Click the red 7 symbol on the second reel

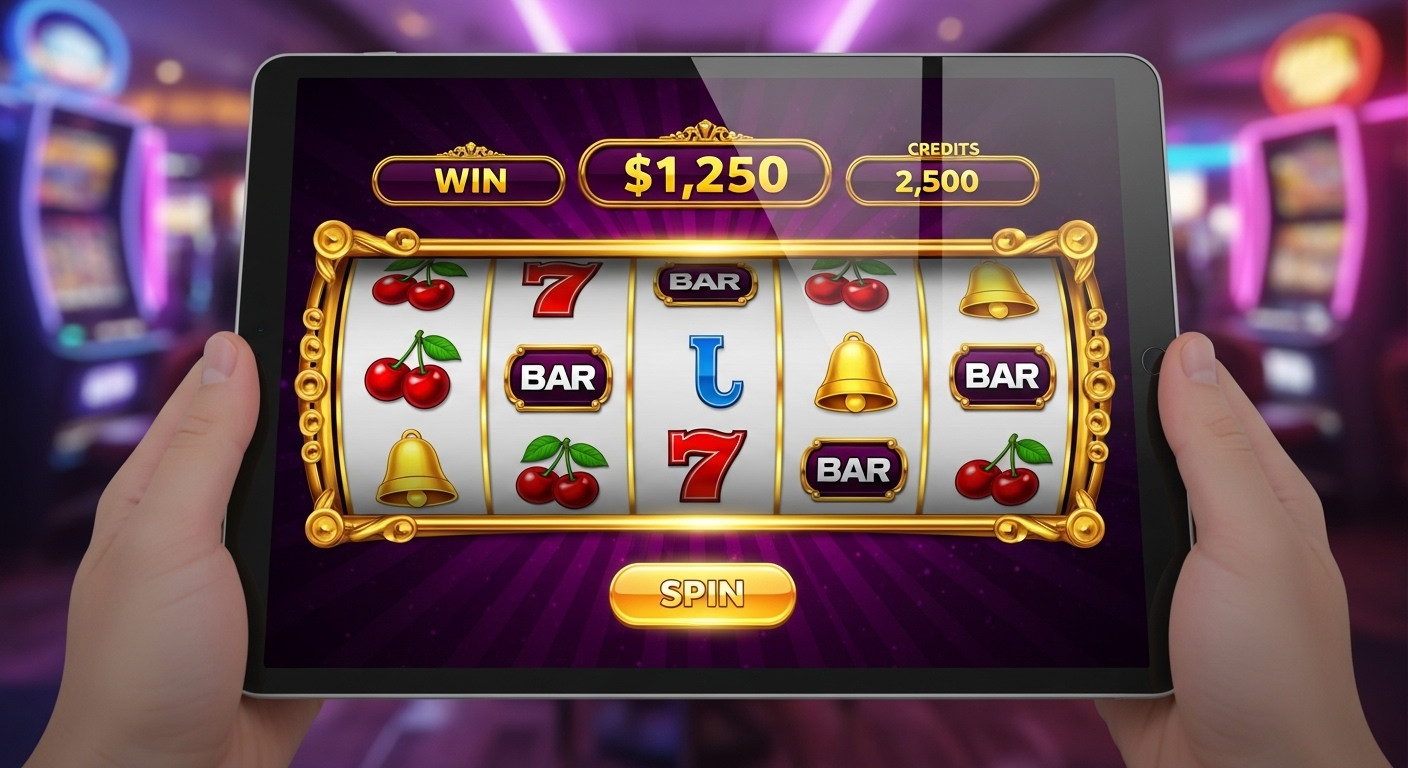560,290
